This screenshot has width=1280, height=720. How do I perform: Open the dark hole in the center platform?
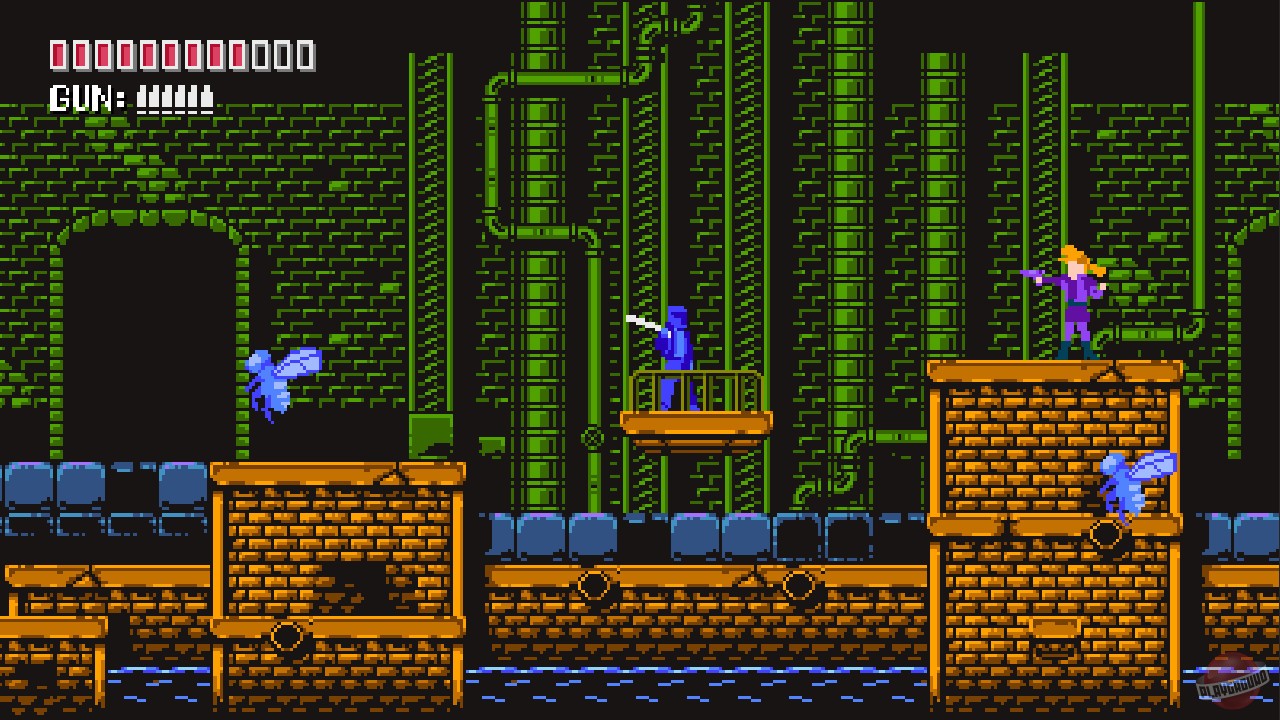click(x=356, y=584)
